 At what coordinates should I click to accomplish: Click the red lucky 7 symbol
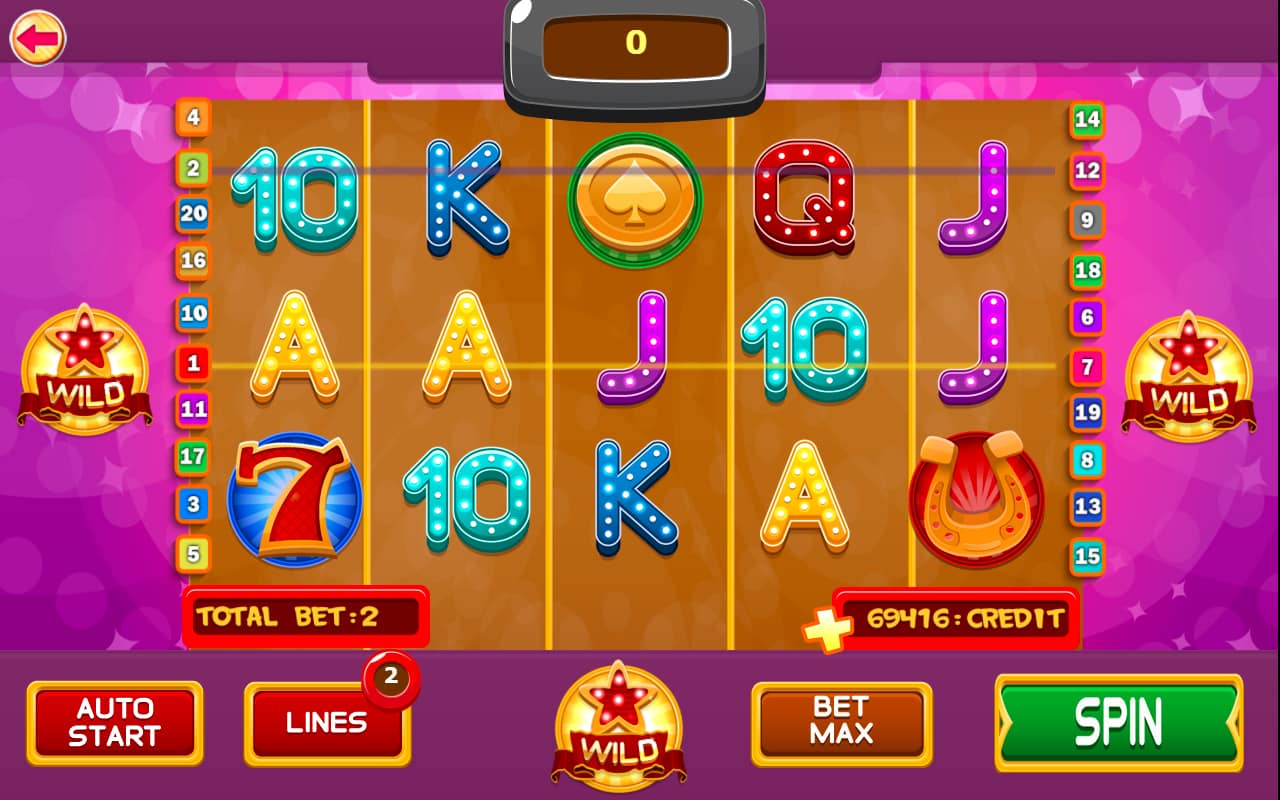point(295,499)
